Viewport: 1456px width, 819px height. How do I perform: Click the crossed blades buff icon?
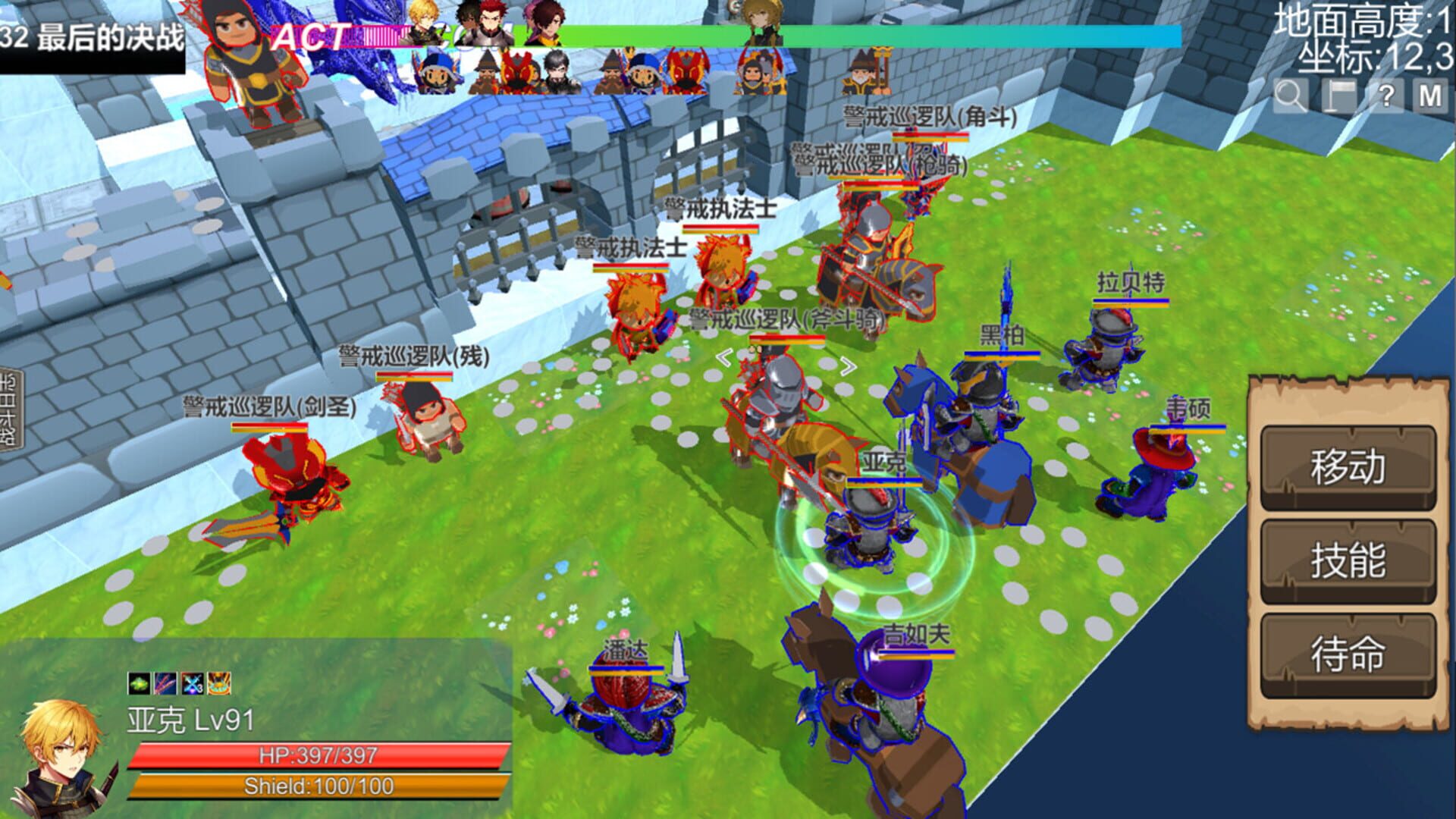pos(165,683)
